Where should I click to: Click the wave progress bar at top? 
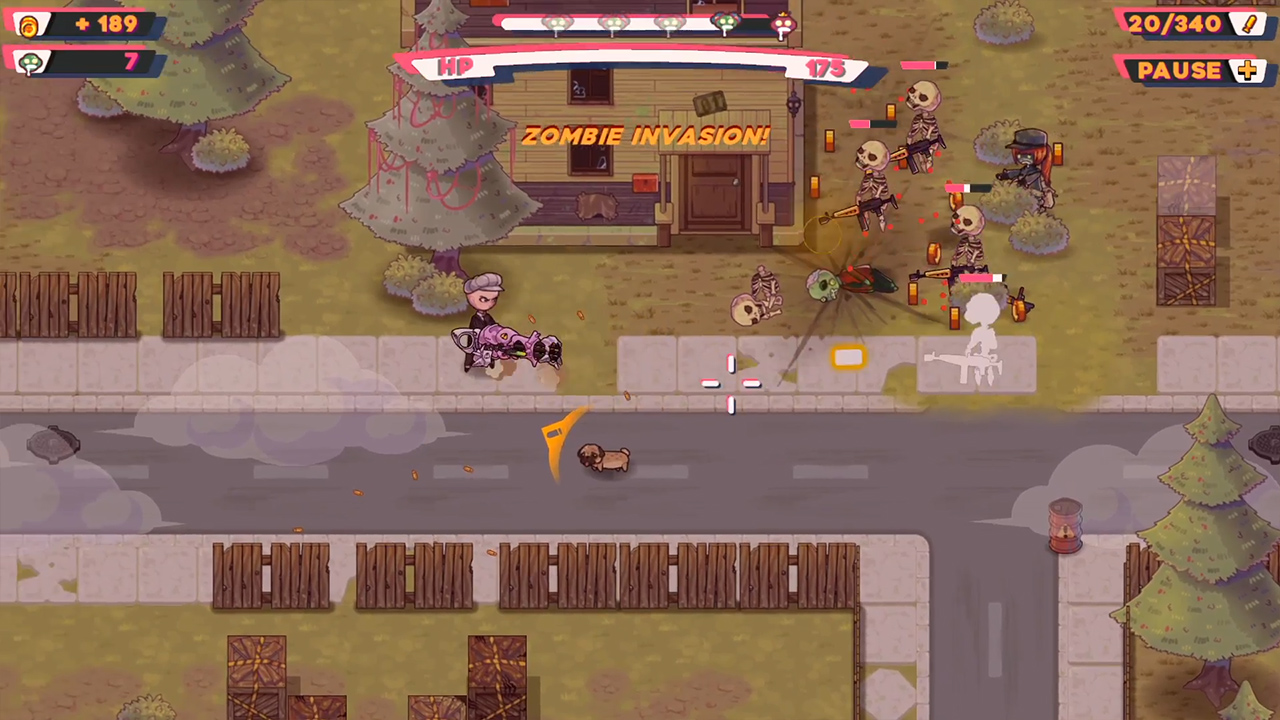point(640,23)
